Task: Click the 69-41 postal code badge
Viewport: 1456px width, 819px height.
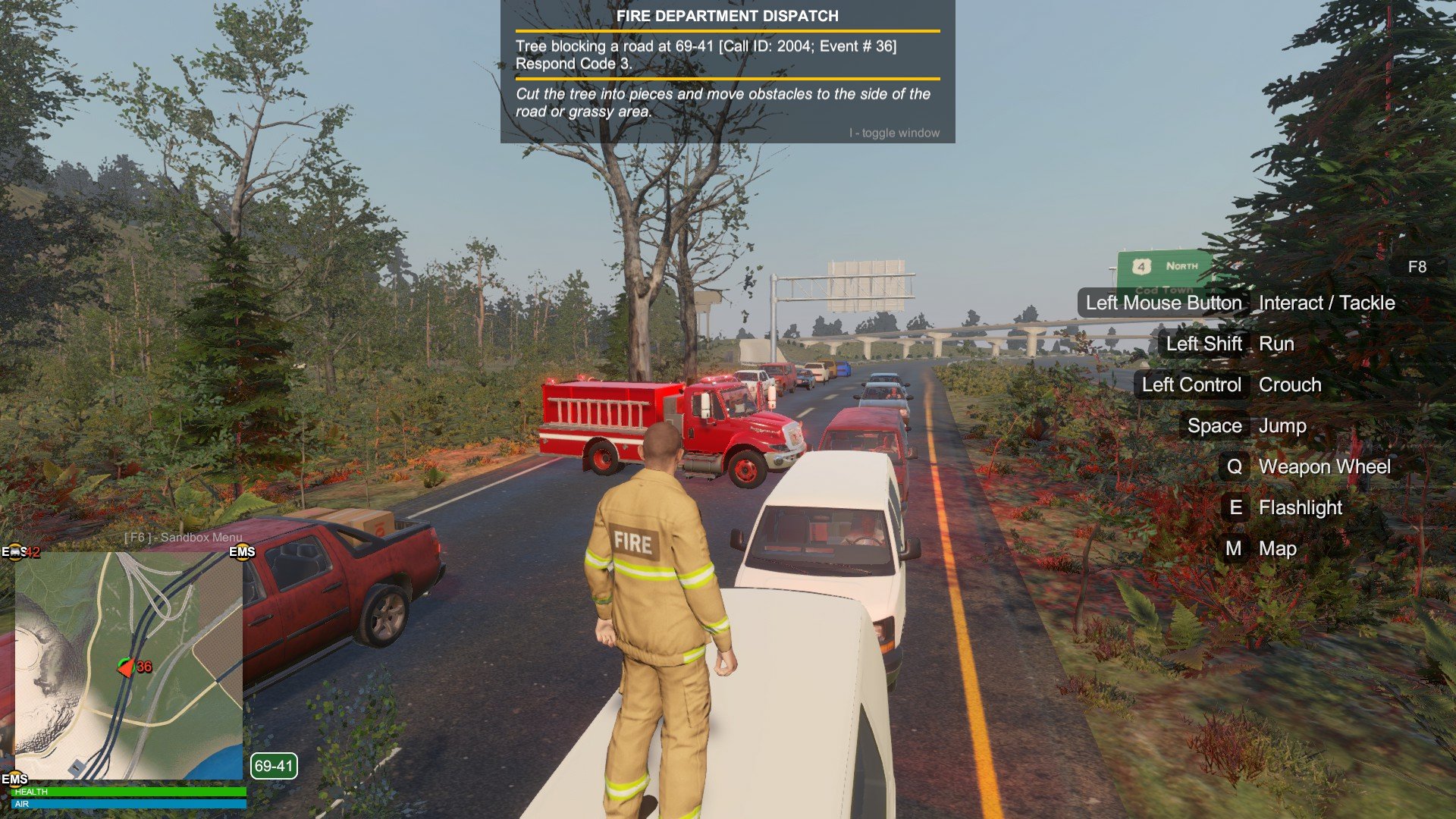Action: (274, 766)
